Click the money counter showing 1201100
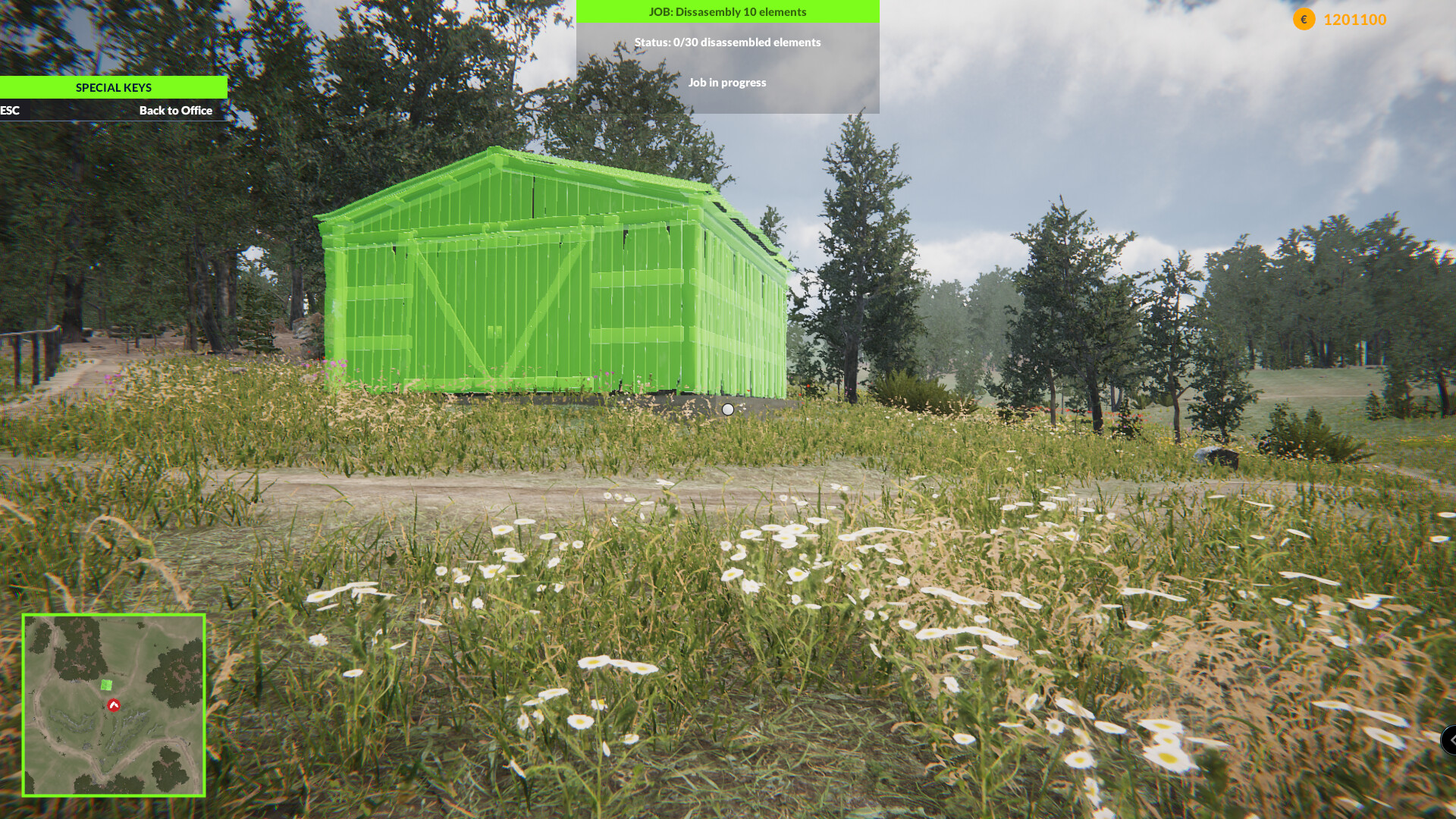Screen dimensions: 1456x819 (1352, 20)
